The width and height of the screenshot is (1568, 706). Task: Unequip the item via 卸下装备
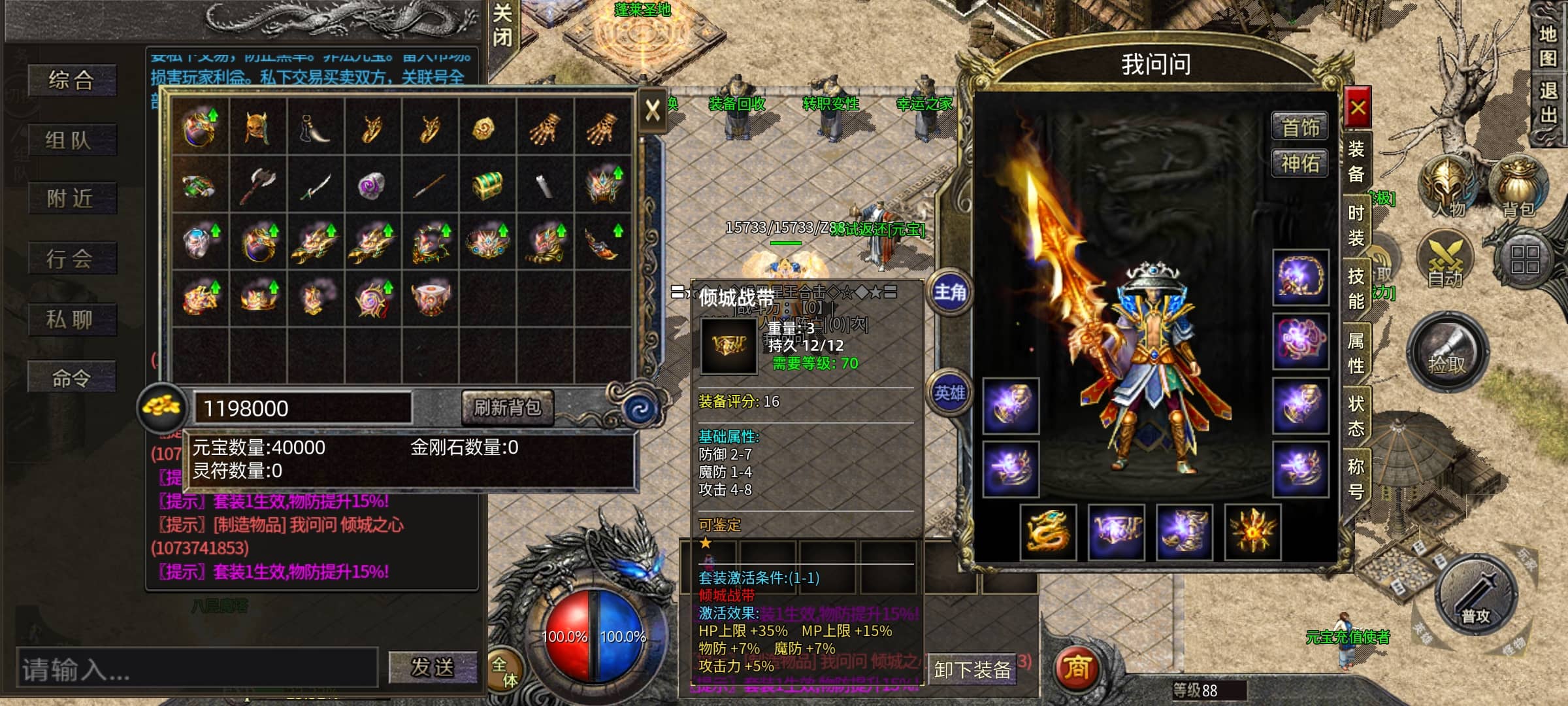tap(972, 669)
